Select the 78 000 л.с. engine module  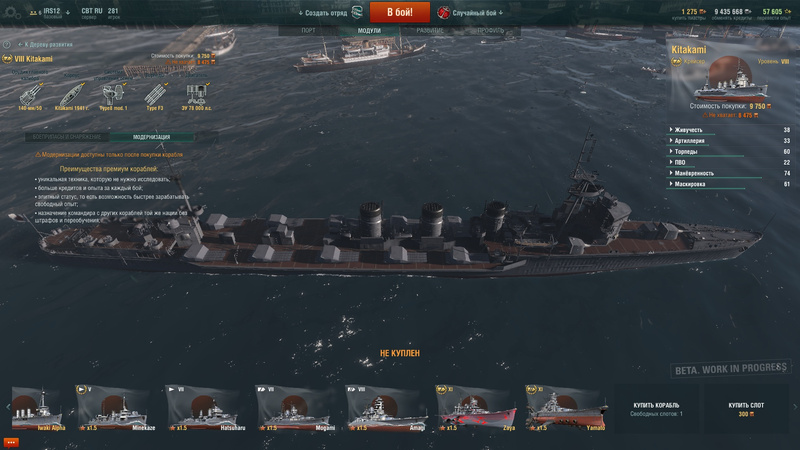197,95
